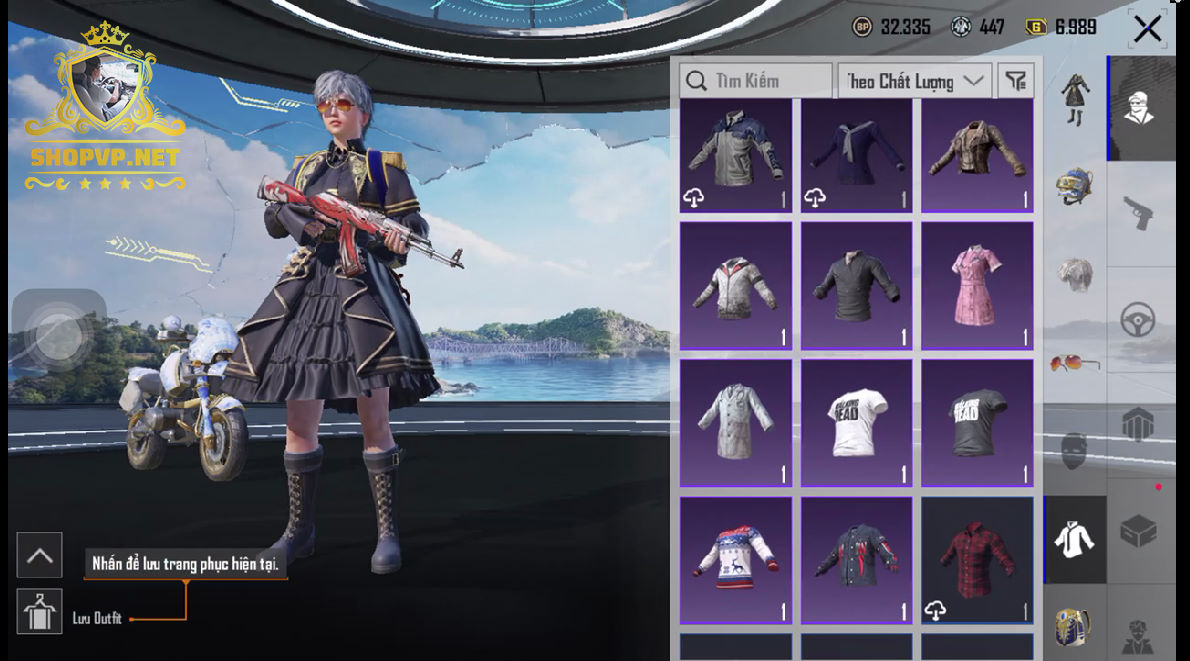
Task: Close the wardrobe with the X button
Action: [1147, 29]
